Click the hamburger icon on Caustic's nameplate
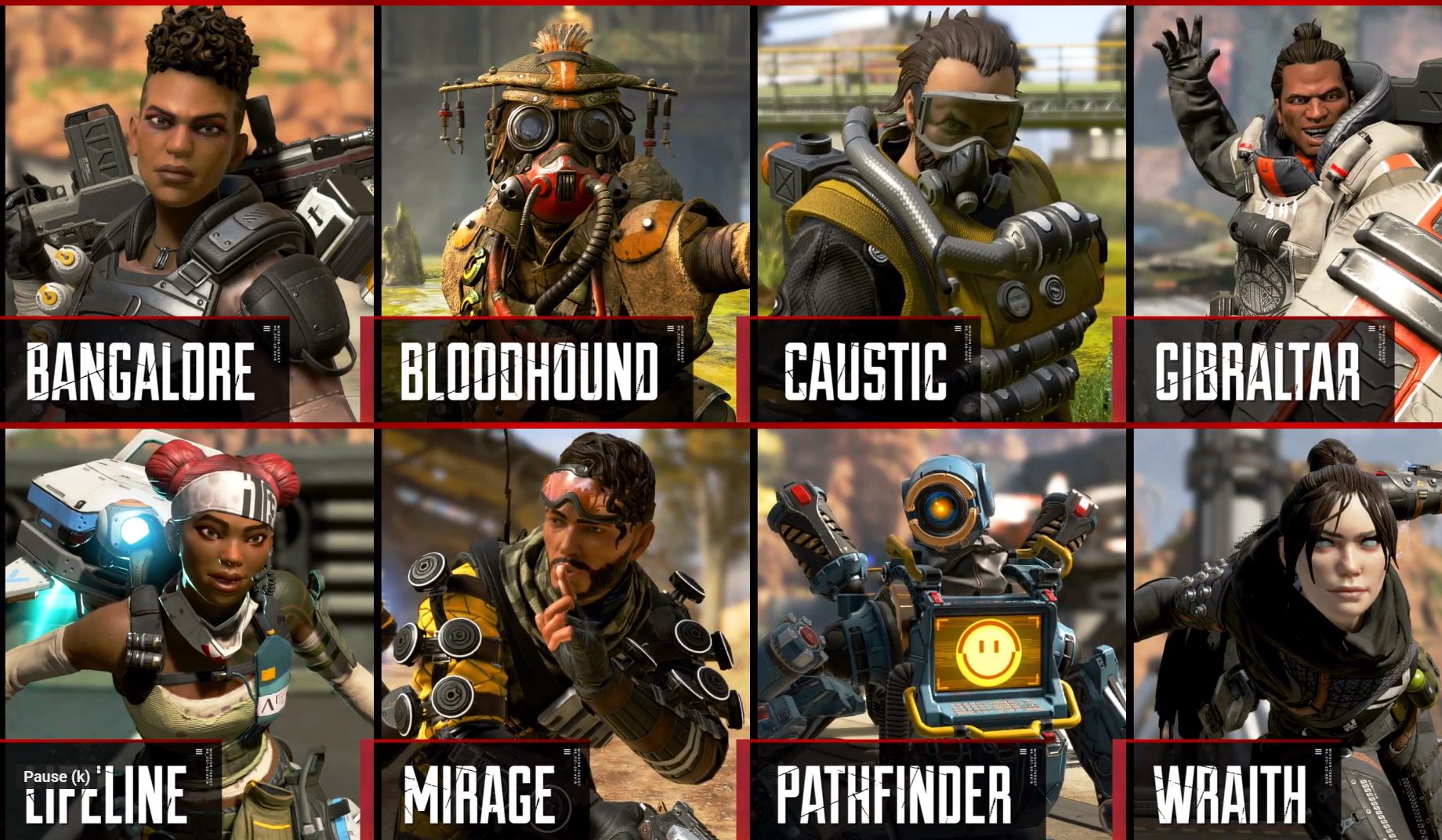The image size is (1442, 840). tap(958, 329)
